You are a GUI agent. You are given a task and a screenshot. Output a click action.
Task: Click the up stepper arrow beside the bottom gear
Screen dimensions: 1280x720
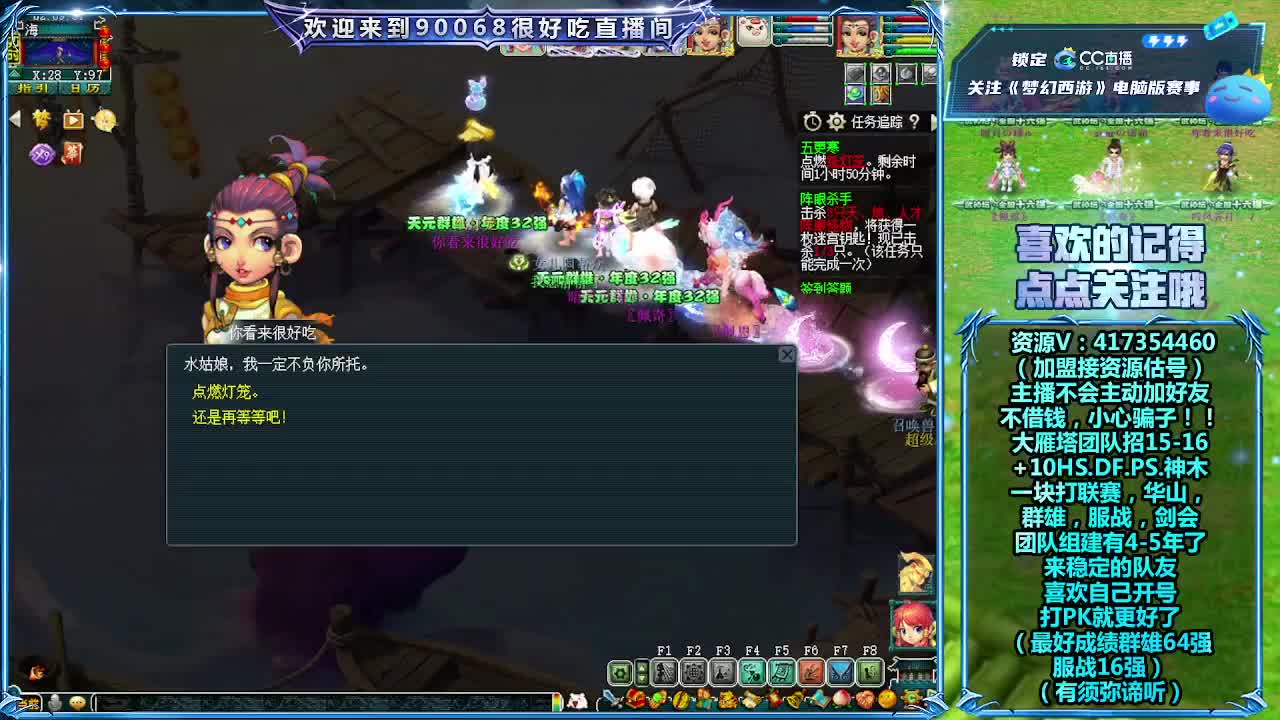(641, 666)
